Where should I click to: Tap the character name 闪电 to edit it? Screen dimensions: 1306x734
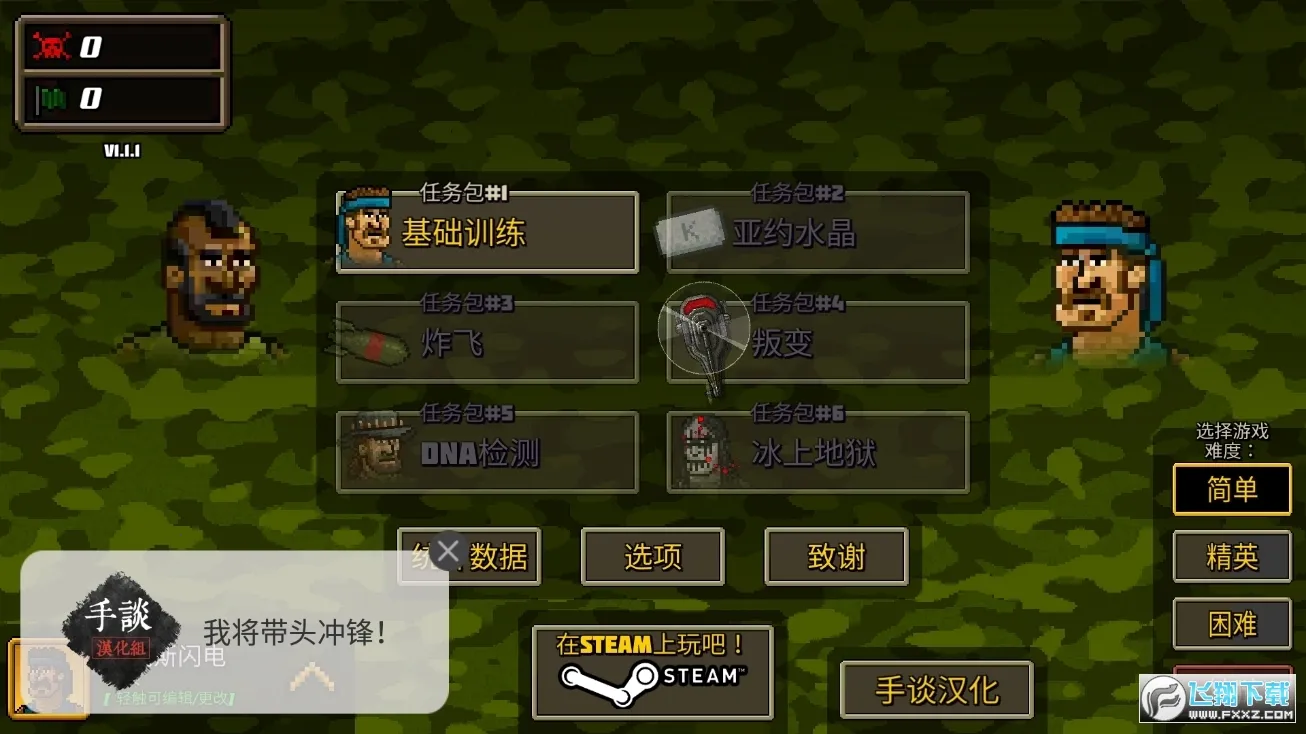pyautogui.click(x=195, y=657)
